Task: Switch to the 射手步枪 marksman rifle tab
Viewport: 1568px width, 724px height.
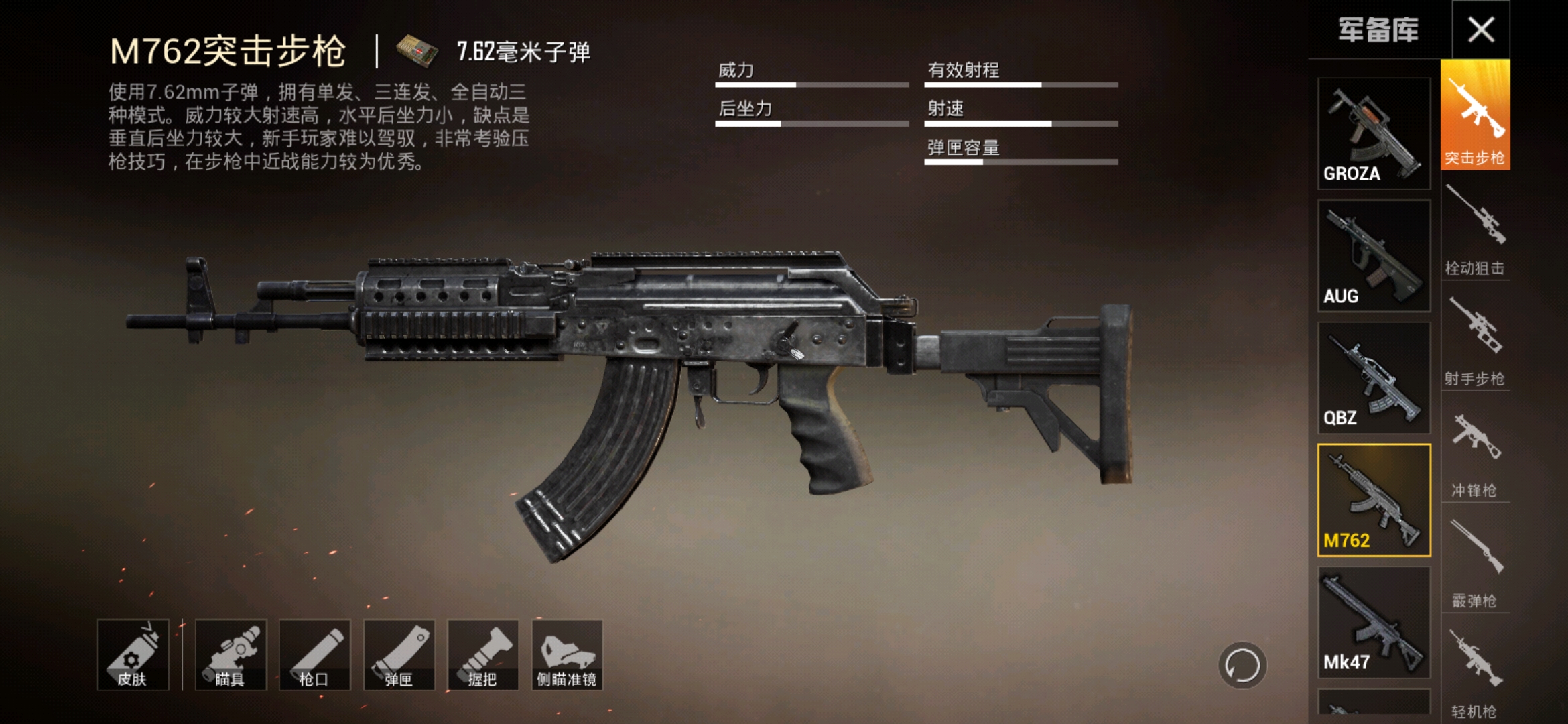Action: coord(1475,342)
